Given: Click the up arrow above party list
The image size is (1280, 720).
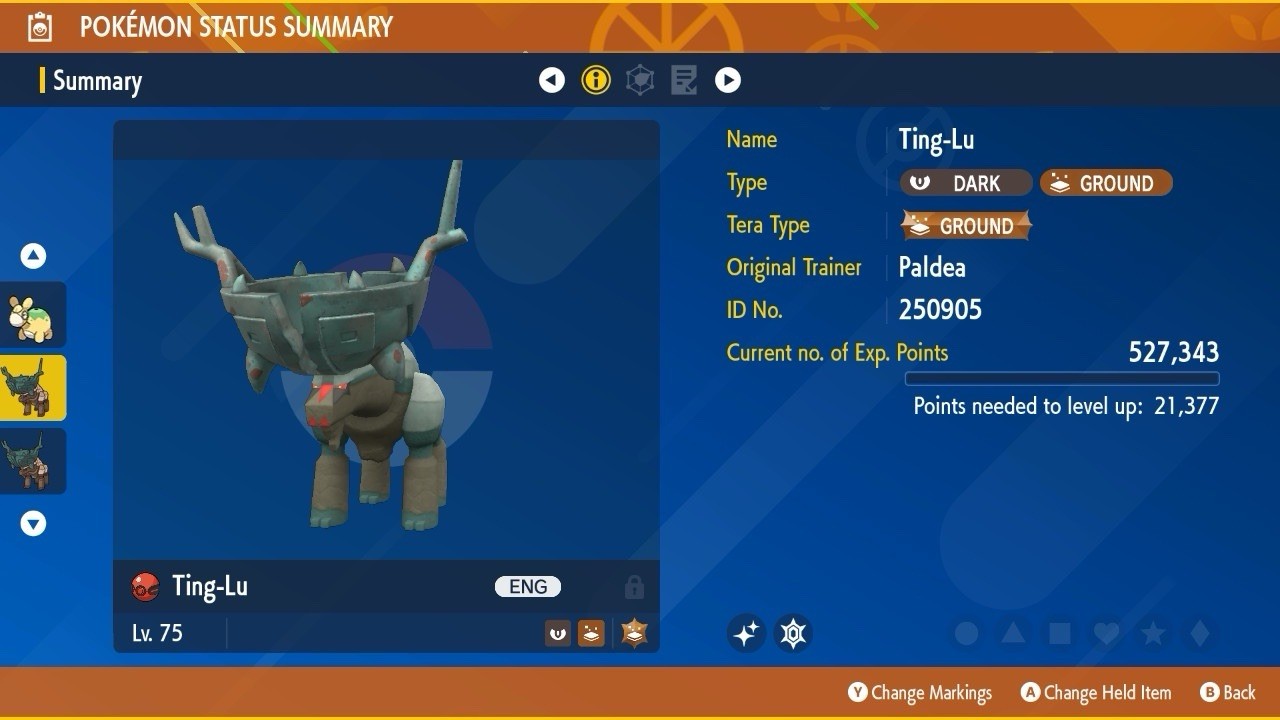Looking at the screenshot, I should [x=33, y=257].
